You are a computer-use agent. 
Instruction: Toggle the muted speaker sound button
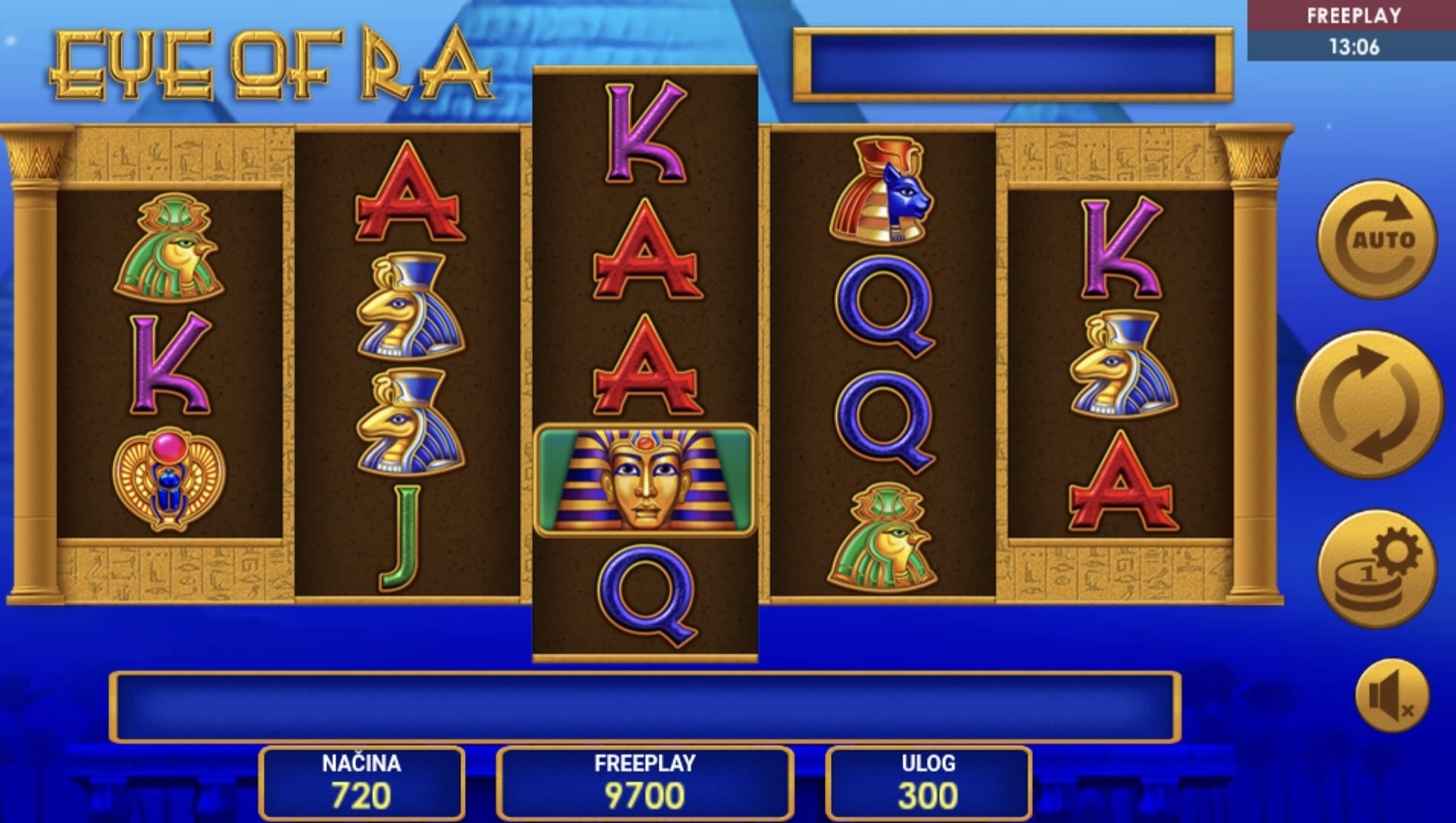click(x=1391, y=696)
